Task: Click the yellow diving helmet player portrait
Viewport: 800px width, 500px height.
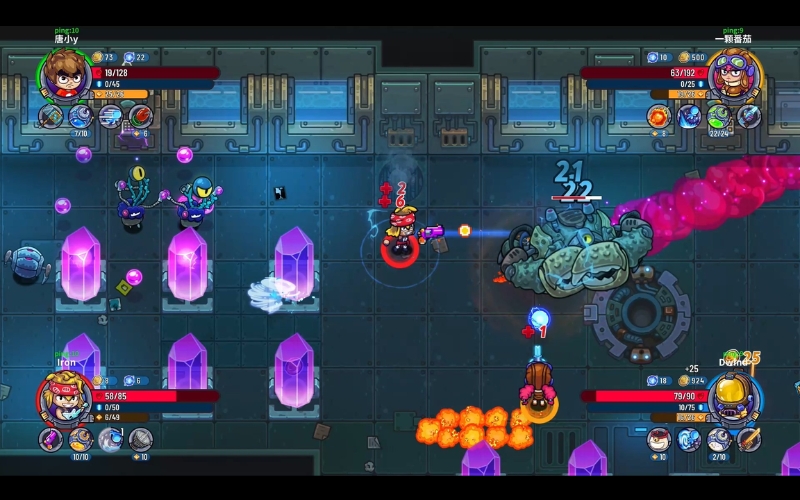Action: [735, 398]
